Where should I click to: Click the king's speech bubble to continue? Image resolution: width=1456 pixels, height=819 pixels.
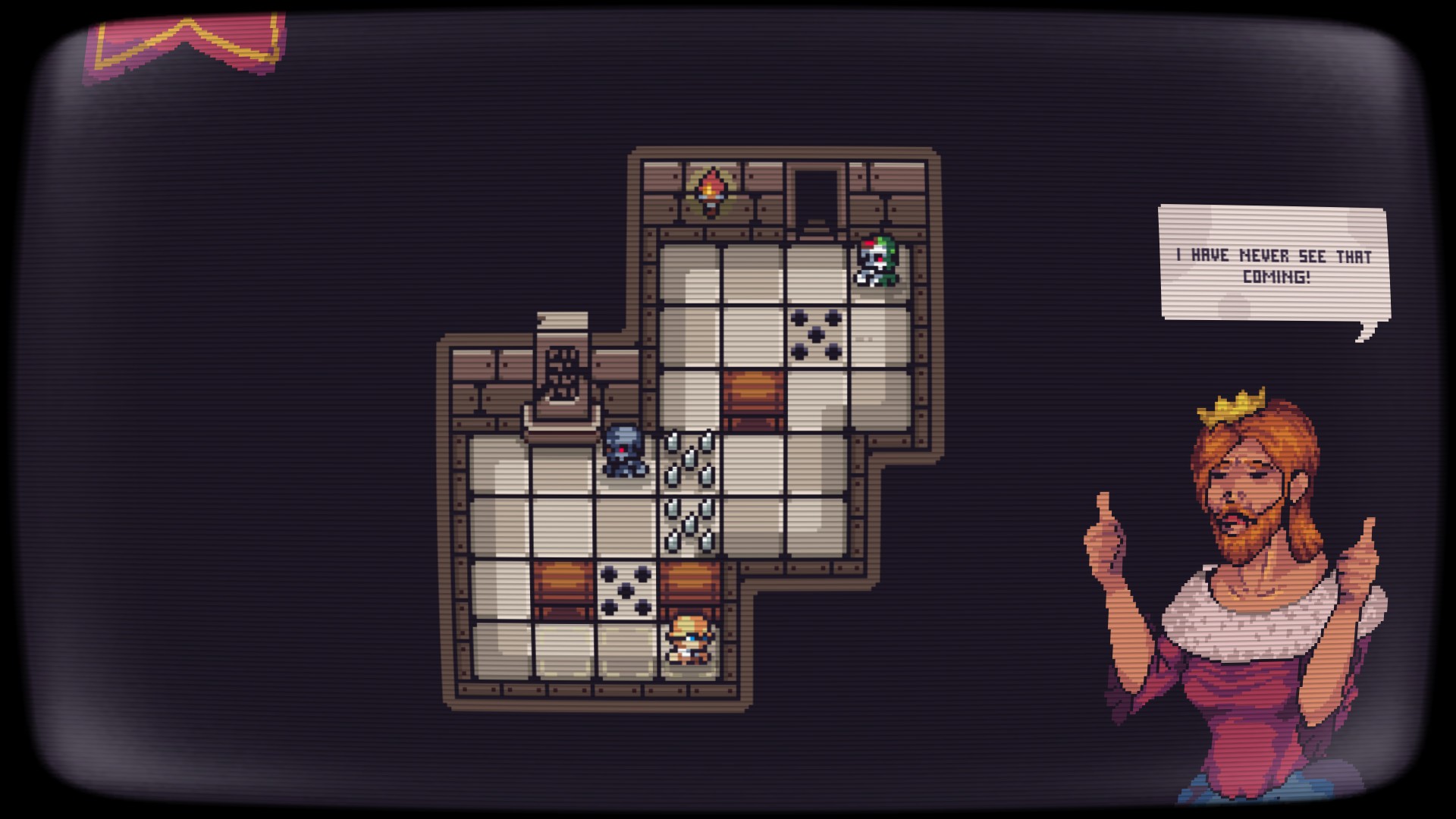[1273, 264]
